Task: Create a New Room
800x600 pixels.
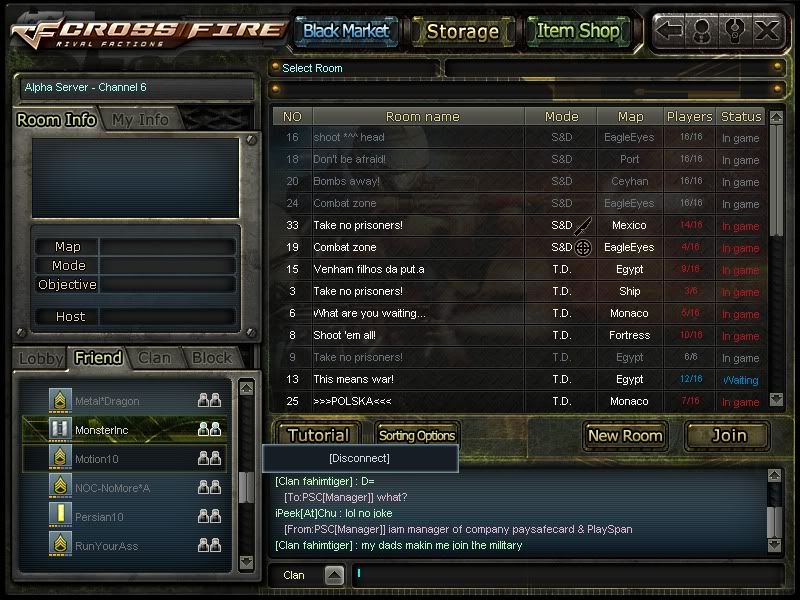Action: coord(625,435)
